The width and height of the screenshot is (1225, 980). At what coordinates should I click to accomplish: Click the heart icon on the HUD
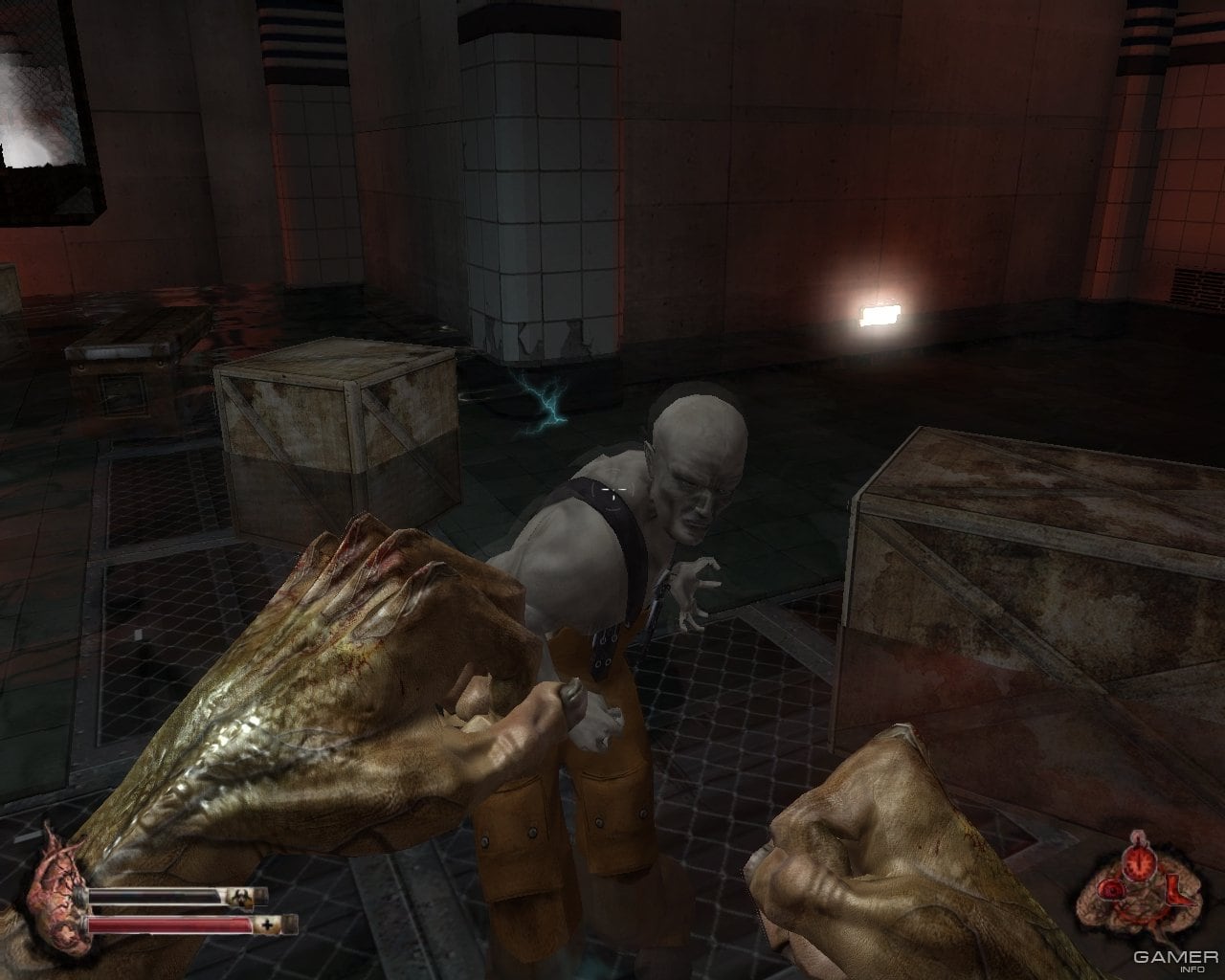coord(55,882)
